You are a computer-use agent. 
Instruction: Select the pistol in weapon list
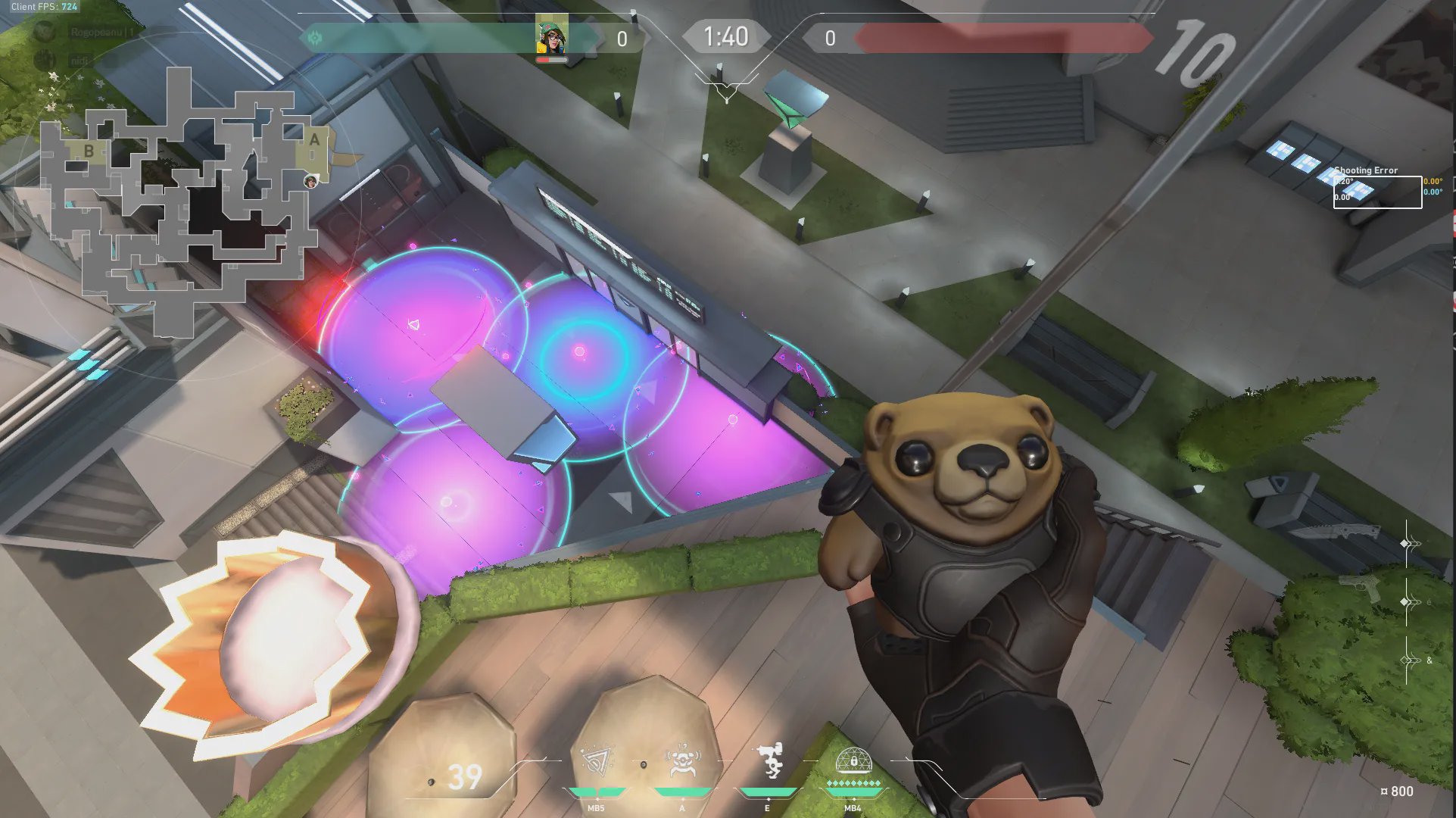pyautogui.click(x=1360, y=587)
